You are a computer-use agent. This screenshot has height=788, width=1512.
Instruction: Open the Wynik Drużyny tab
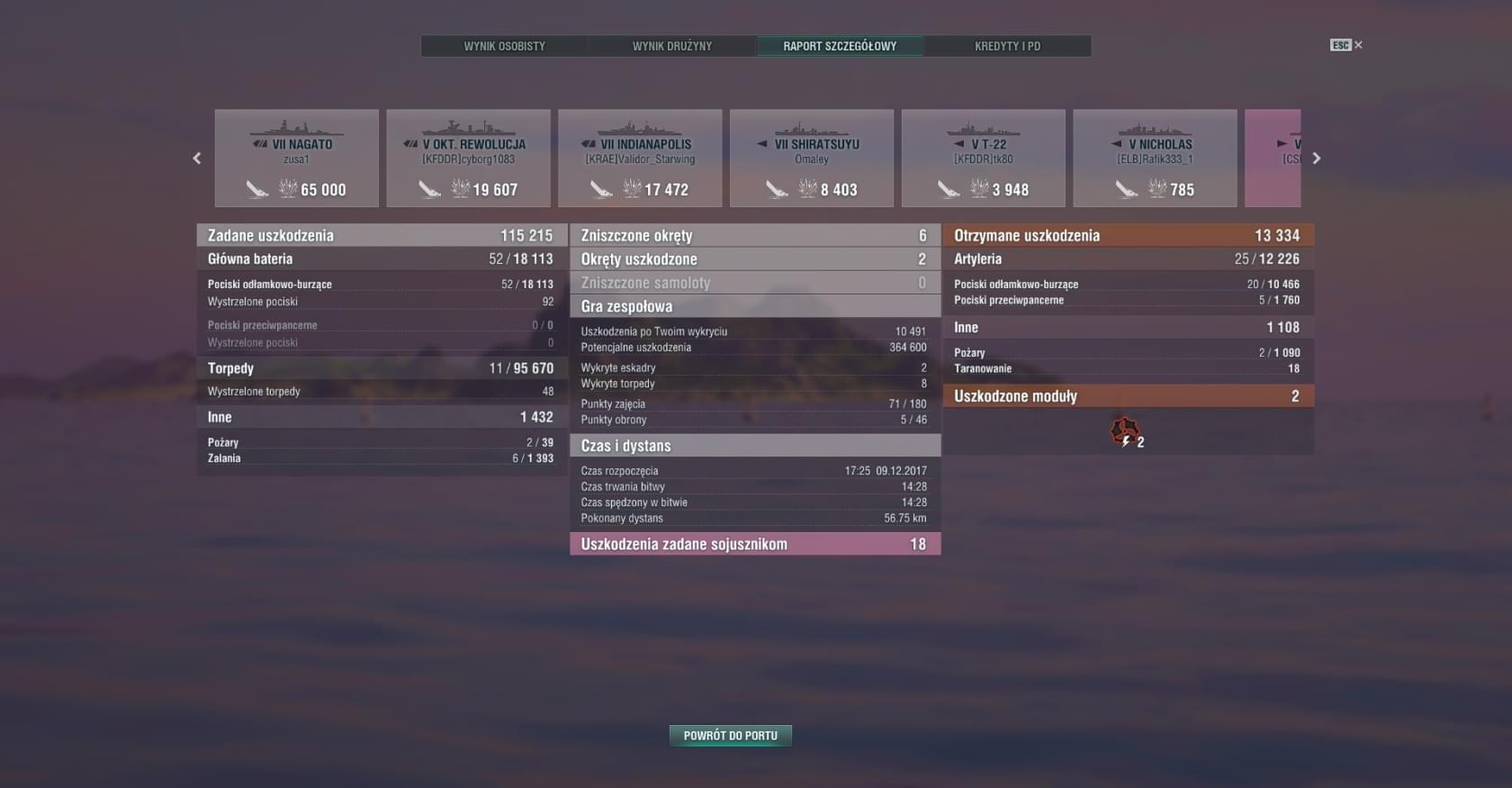(x=671, y=46)
